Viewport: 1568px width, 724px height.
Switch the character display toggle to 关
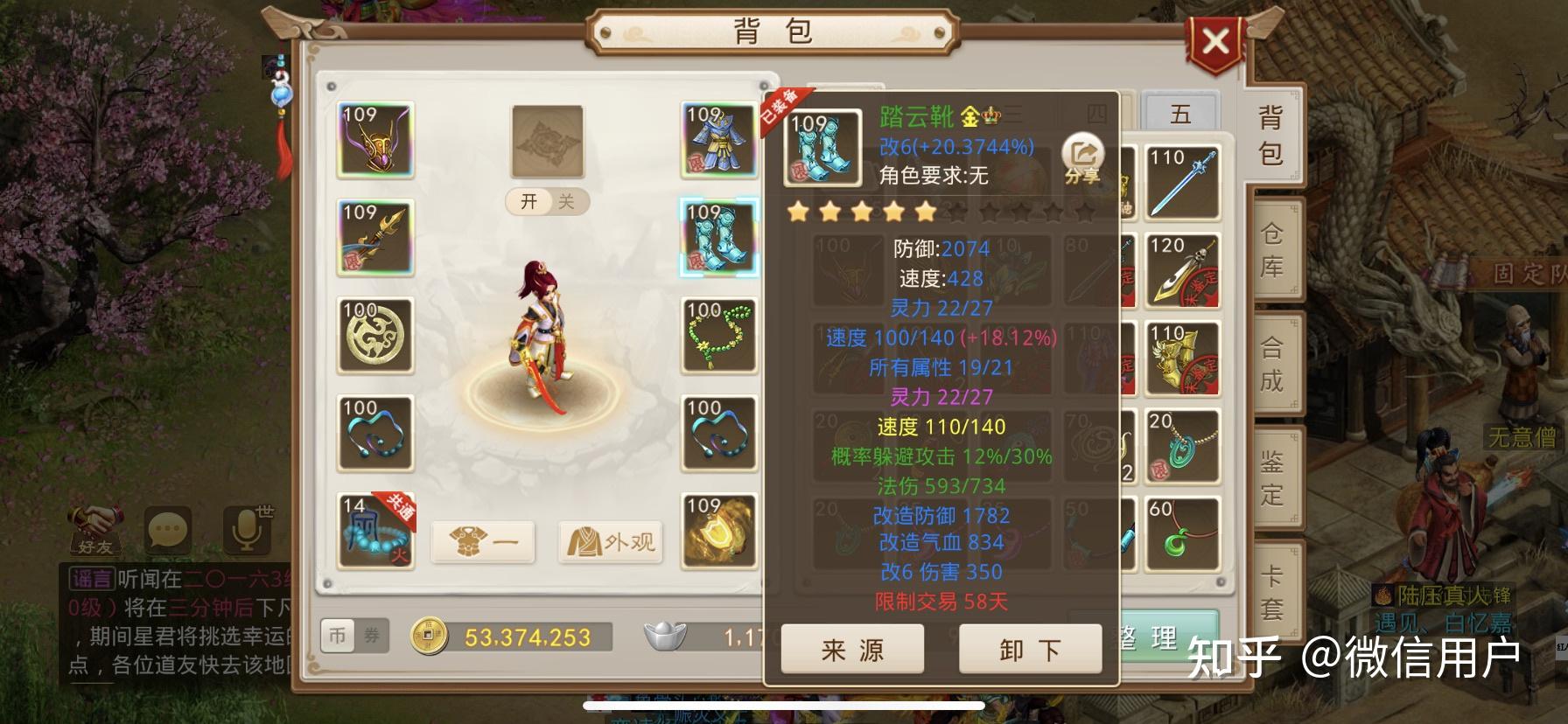568,201
